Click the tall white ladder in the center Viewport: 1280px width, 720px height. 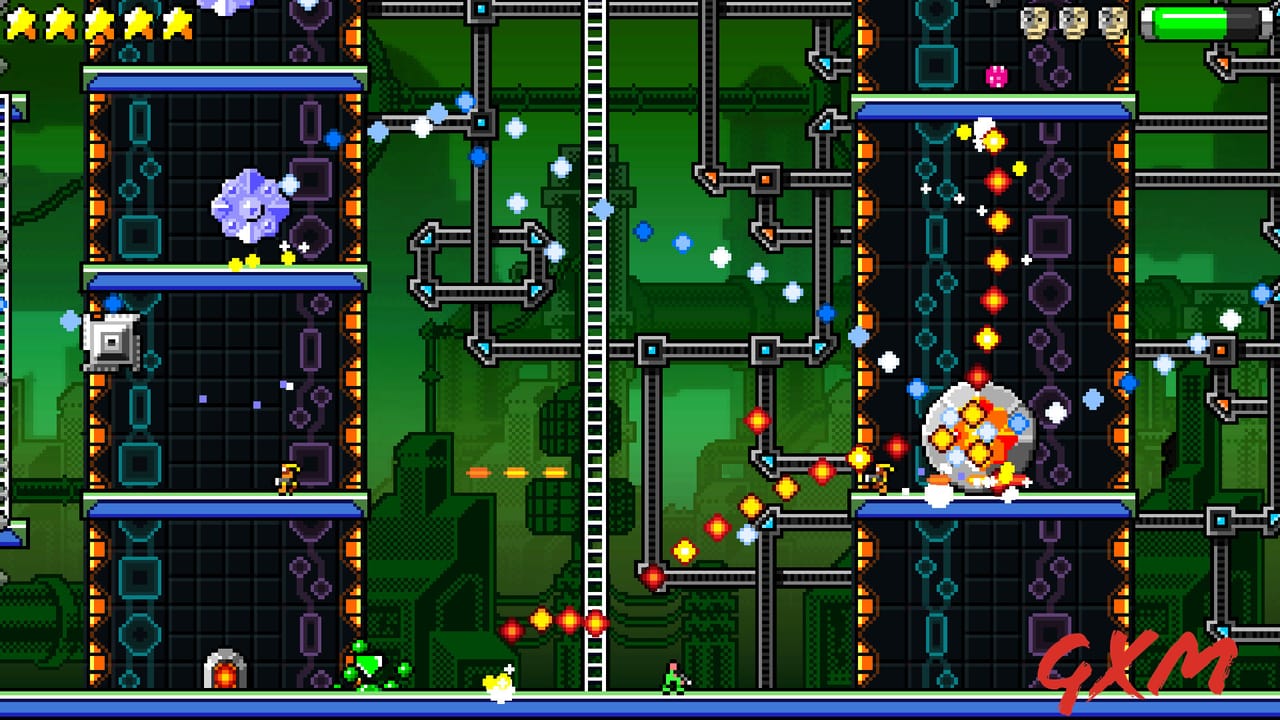595,350
